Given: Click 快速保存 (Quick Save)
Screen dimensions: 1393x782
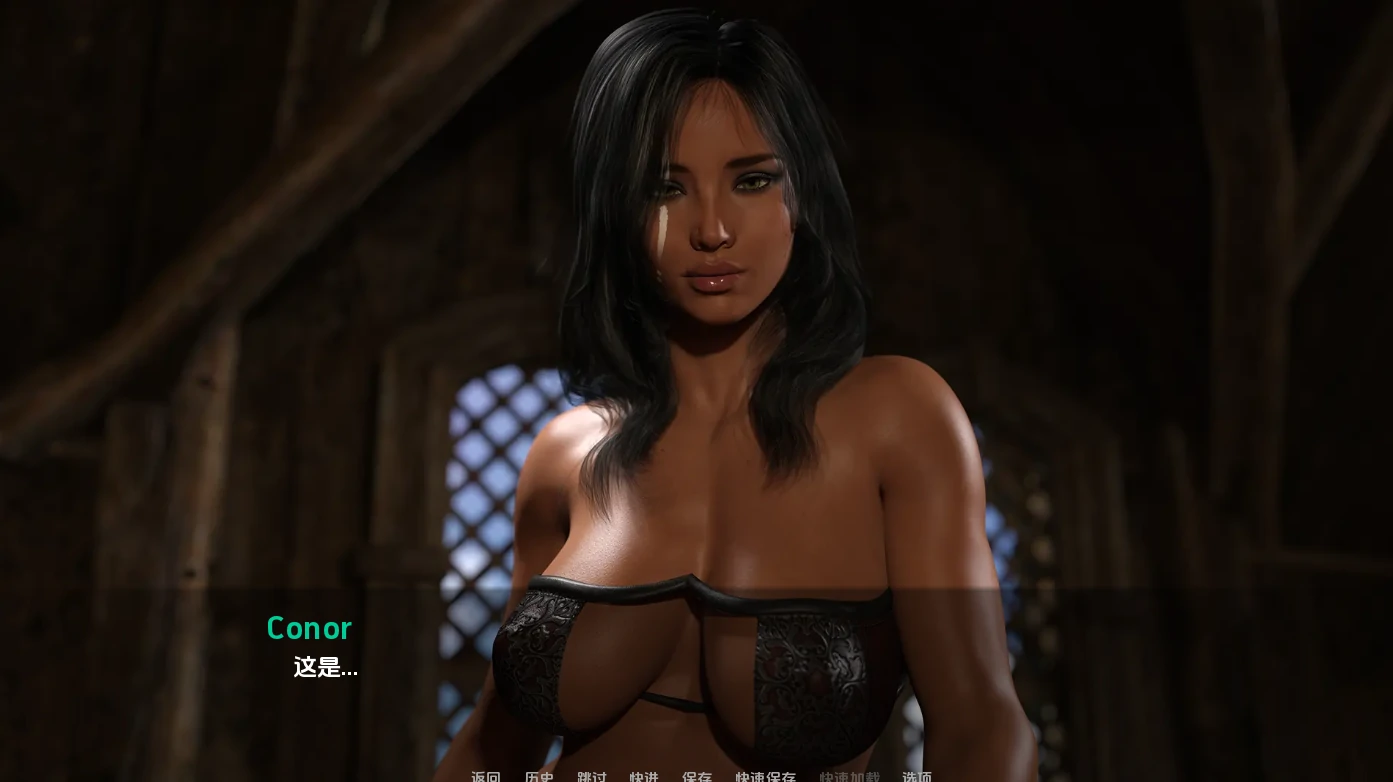Looking at the screenshot, I should click(x=766, y=776).
